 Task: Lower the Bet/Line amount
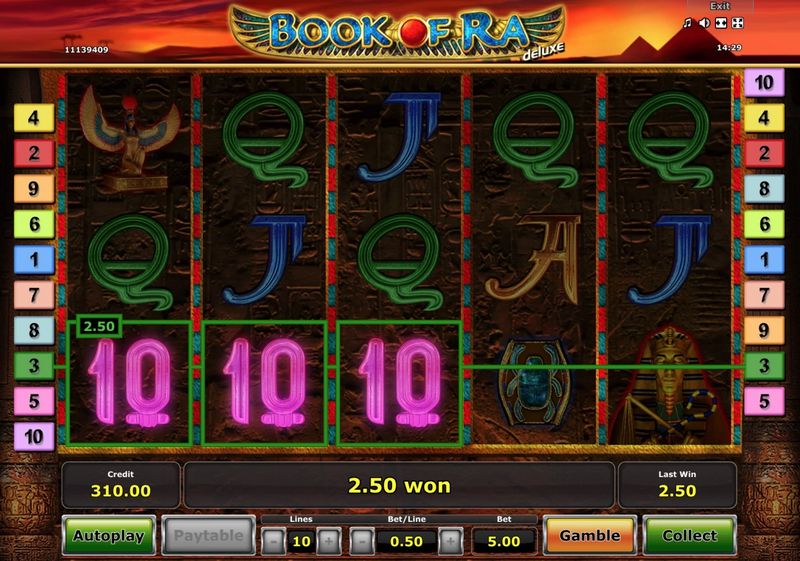tap(362, 541)
